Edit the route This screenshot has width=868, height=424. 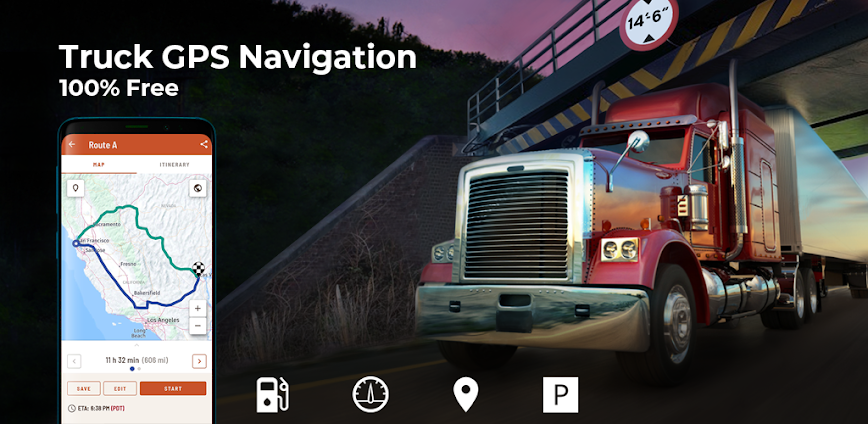119,388
